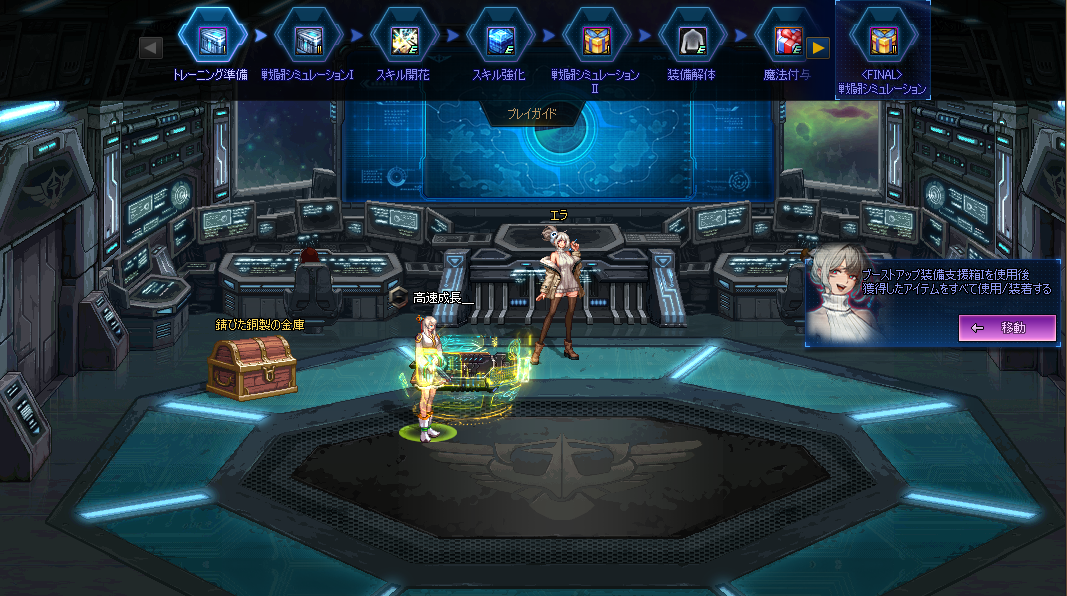Click the purple 移動 button
The height and width of the screenshot is (596, 1067).
[1007, 328]
